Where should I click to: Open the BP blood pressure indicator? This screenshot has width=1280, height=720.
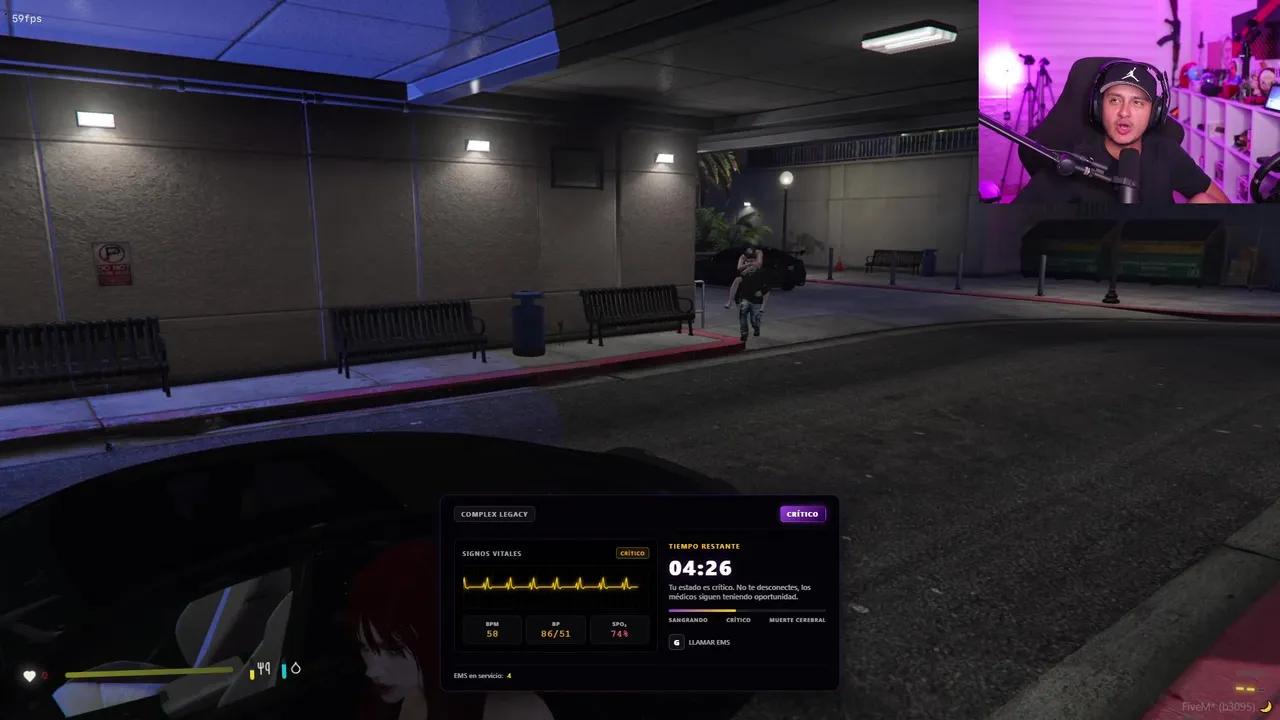tap(555, 630)
